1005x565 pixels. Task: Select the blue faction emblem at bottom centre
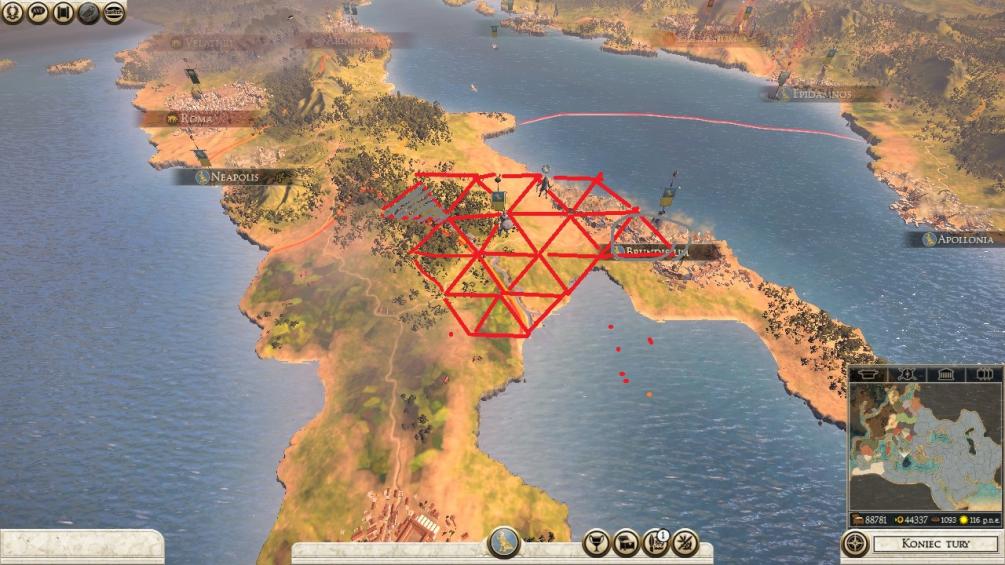(504, 542)
